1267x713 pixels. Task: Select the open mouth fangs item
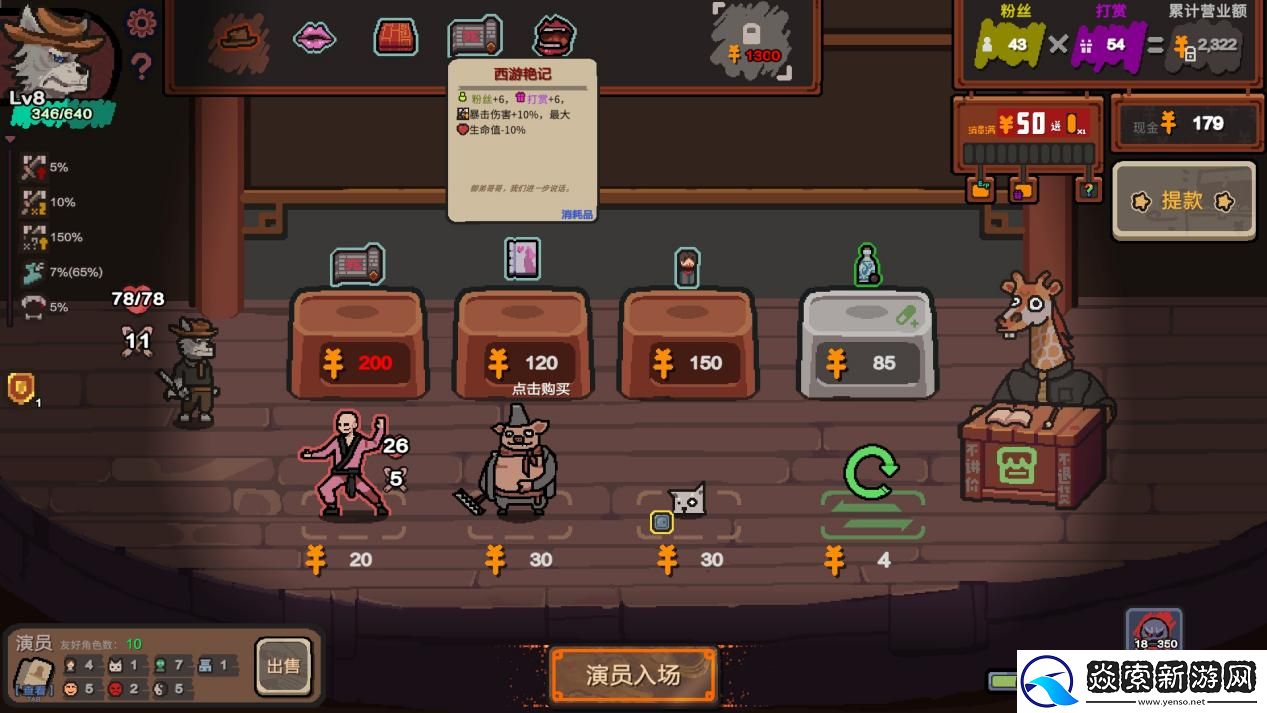553,36
